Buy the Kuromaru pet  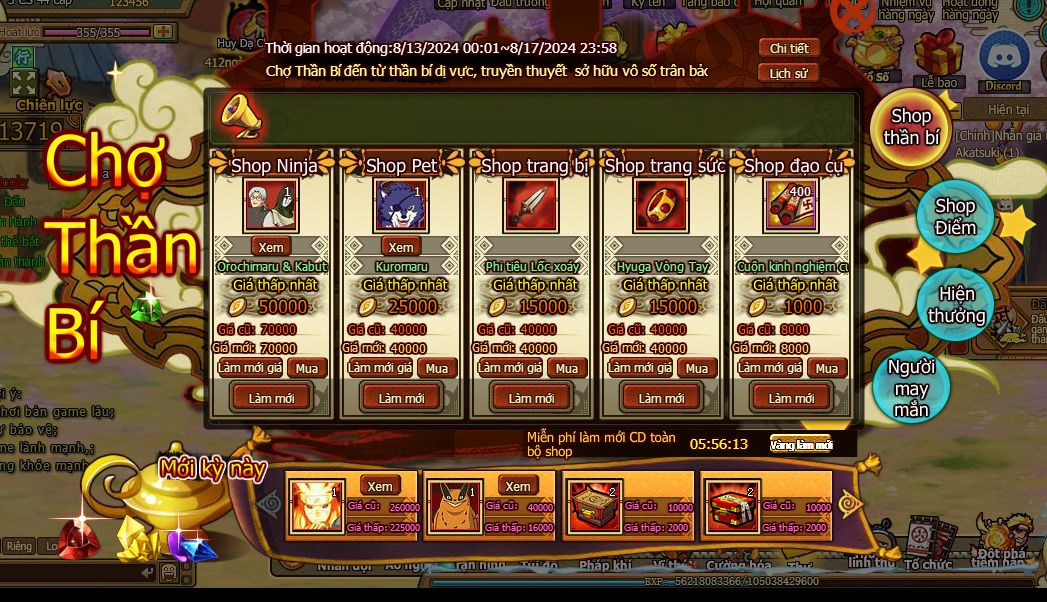click(437, 368)
